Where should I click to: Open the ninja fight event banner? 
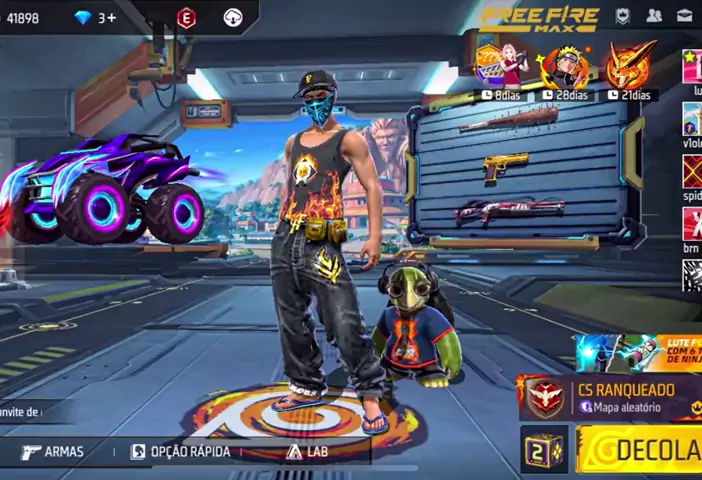coord(640,352)
